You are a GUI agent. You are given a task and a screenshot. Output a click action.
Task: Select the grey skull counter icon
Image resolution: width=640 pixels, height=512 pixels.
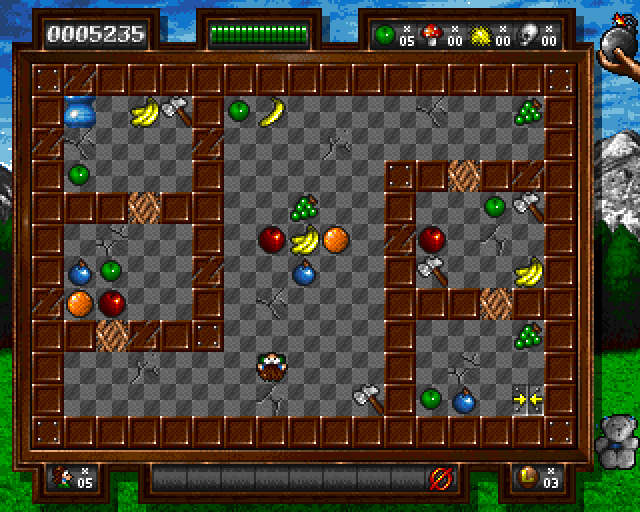click(528, 34)
